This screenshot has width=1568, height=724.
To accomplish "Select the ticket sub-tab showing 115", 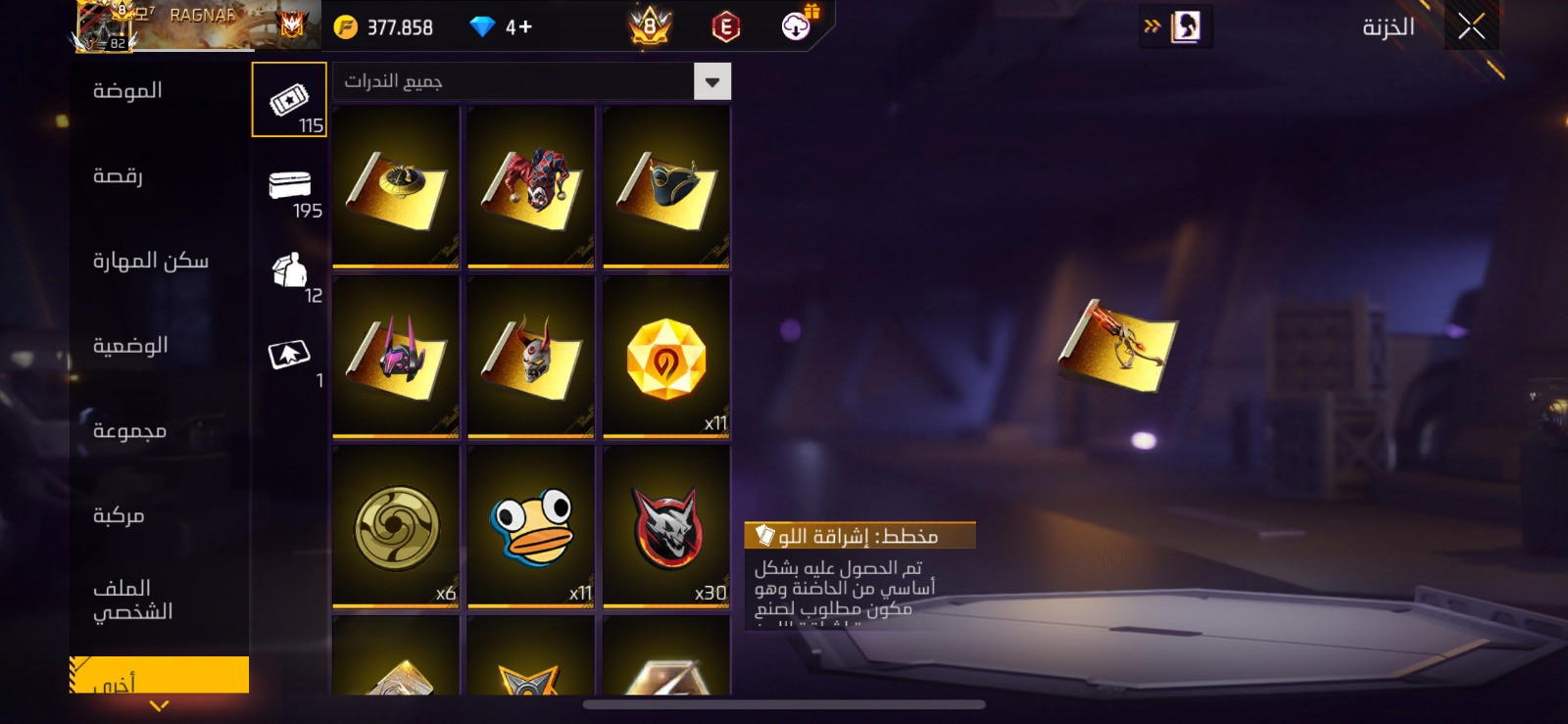I will 289,100.
